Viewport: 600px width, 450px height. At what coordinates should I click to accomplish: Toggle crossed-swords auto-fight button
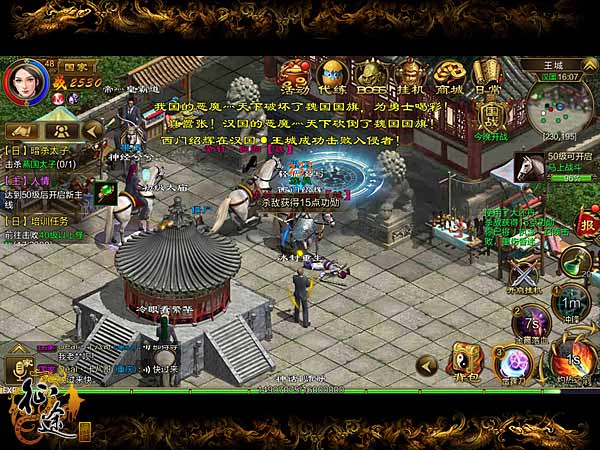[523, 274]
